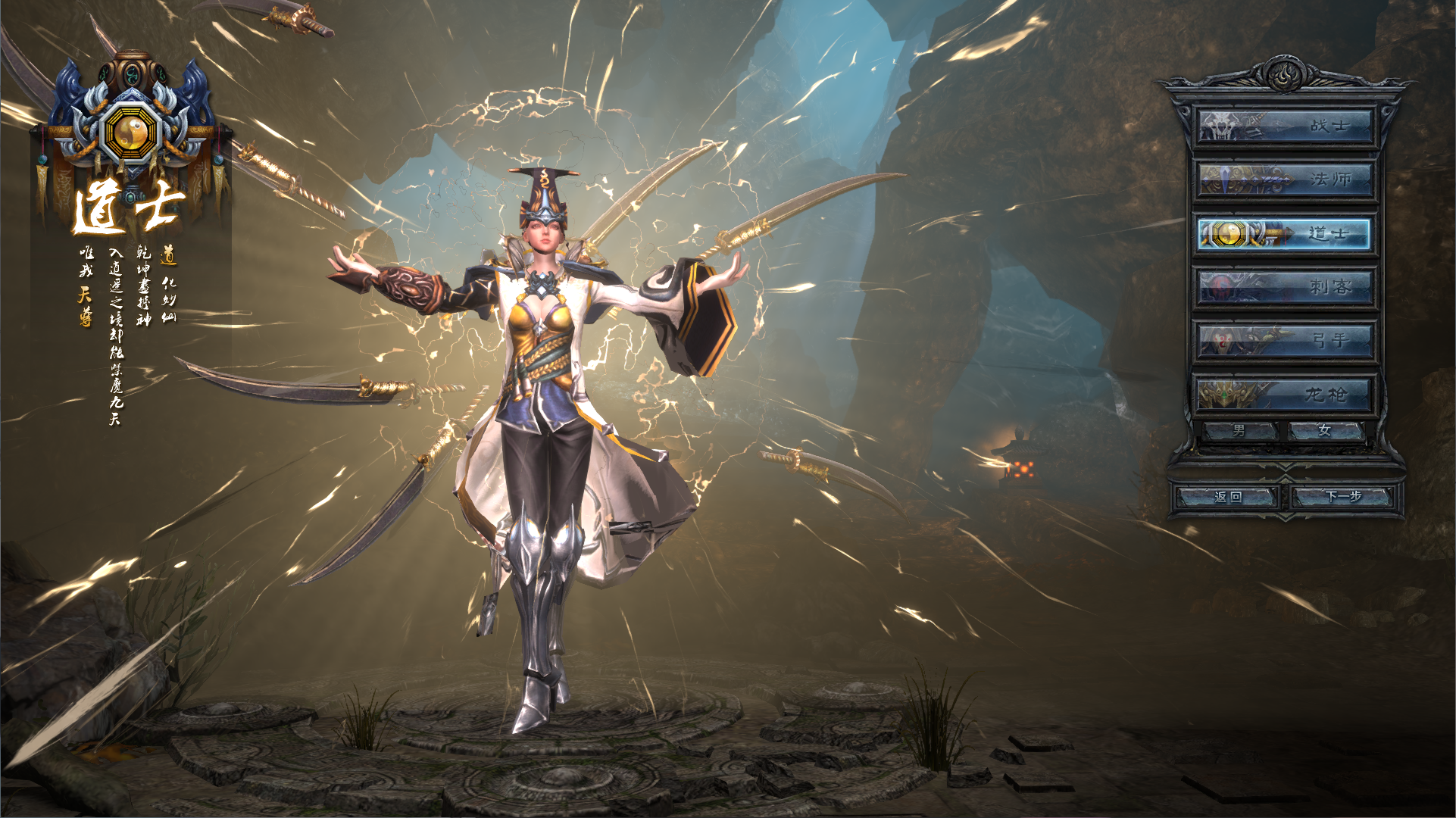
Task: Pick the 道士 taoist class
Action: click(x=1285, y=233)
